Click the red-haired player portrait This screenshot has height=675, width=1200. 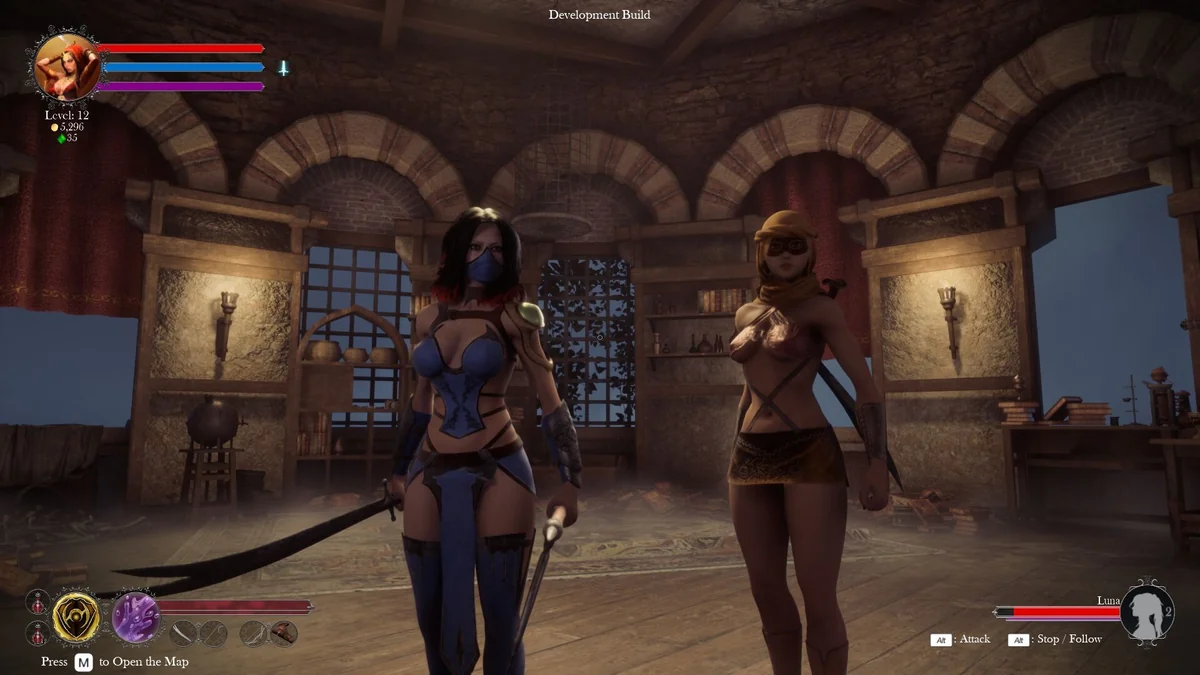[x=67, y=66]
